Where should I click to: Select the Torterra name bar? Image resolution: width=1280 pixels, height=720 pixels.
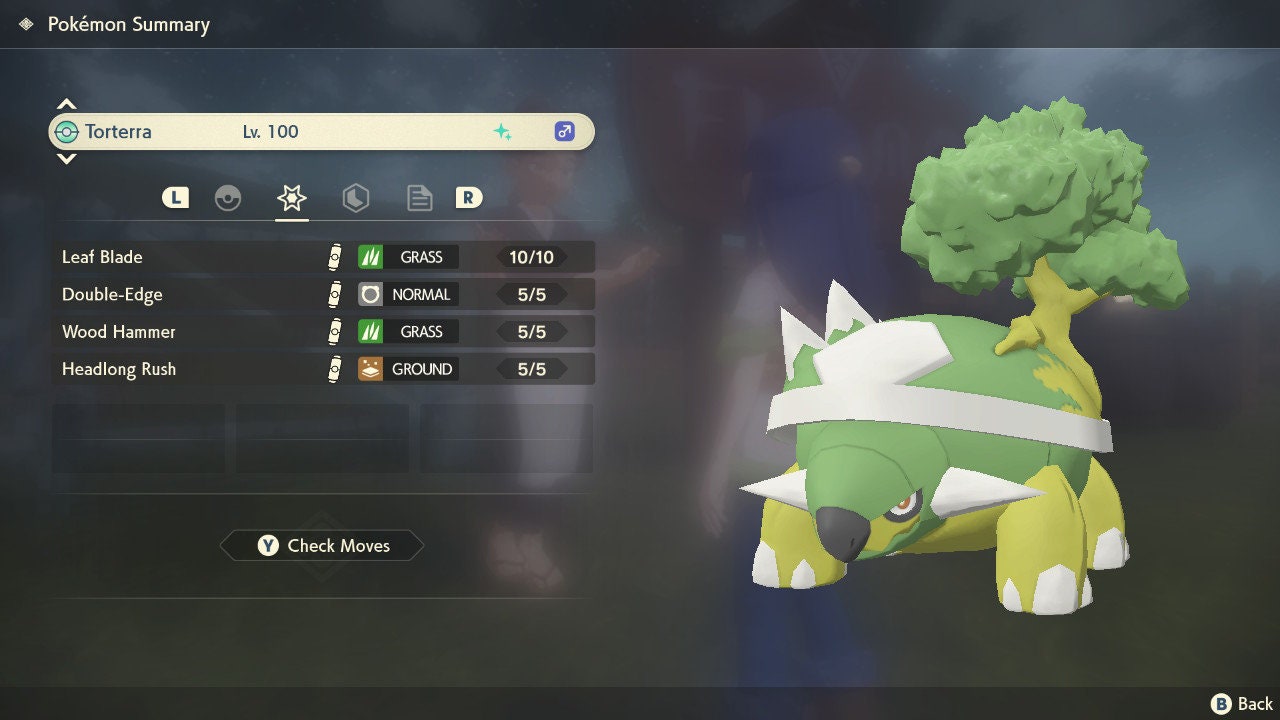click(x=320, y=132)
